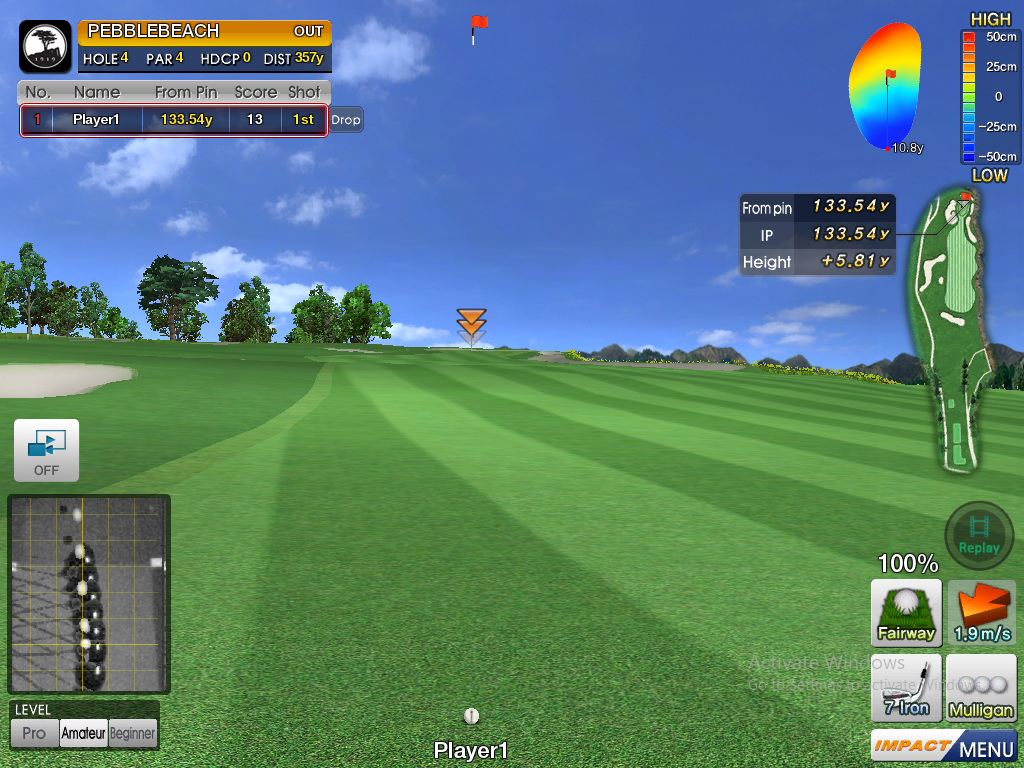The image size is (1024, 768).
Task: Select the Player1 scoreboard row
Action: click(x=173, y=120)
